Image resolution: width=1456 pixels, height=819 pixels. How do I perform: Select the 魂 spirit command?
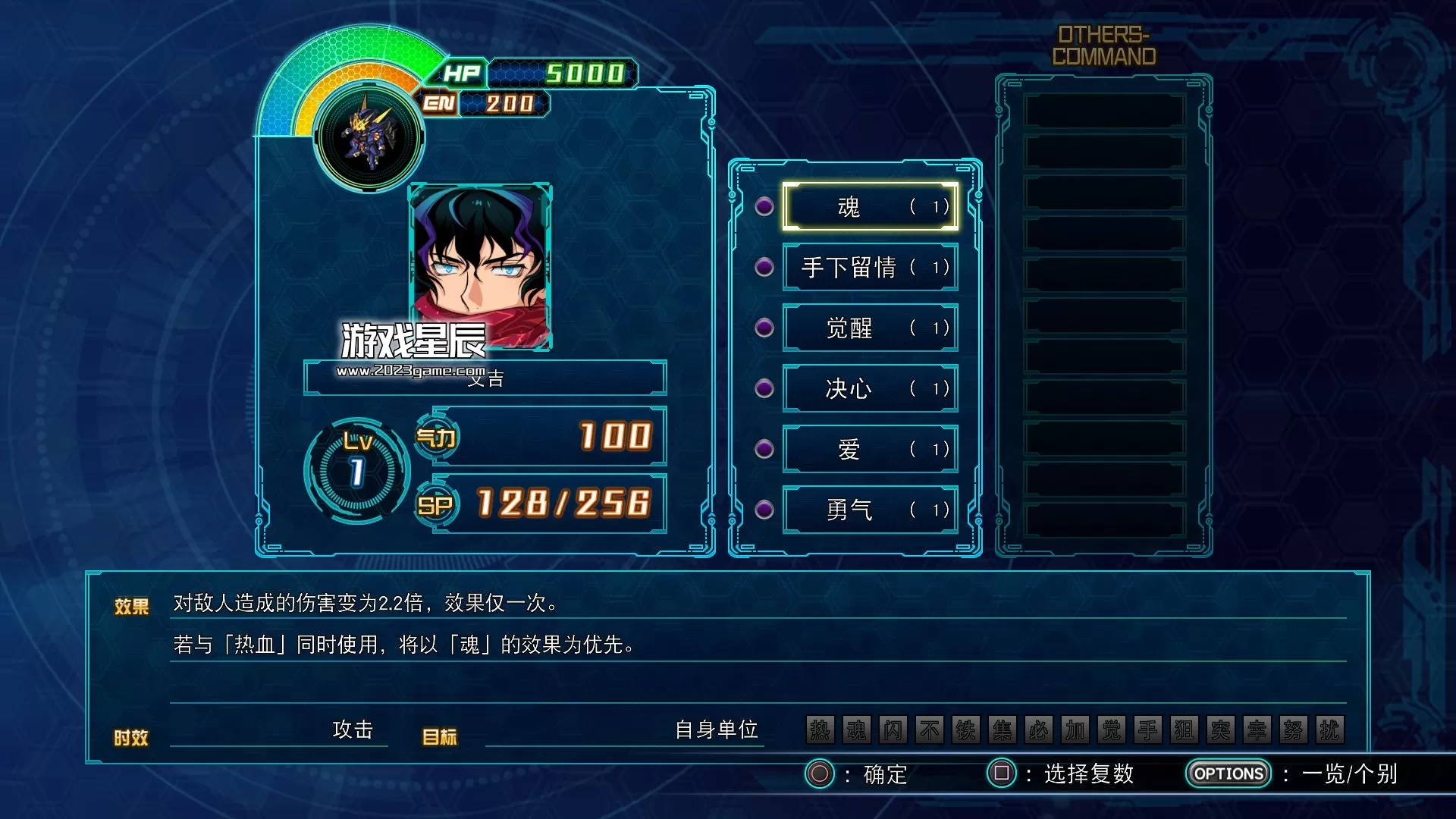(x=870, y=206)
